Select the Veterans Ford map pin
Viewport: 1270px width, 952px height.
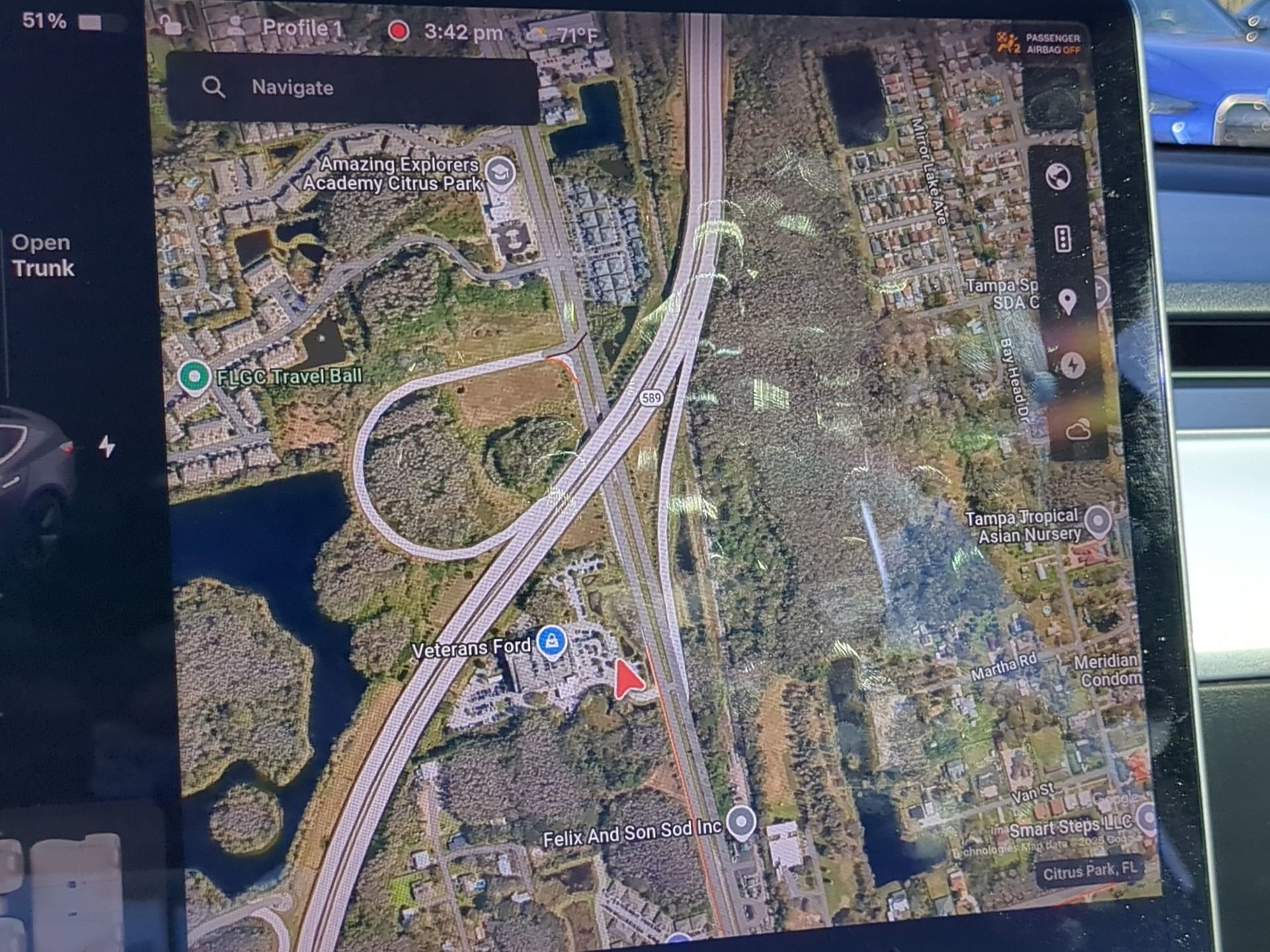552,643
